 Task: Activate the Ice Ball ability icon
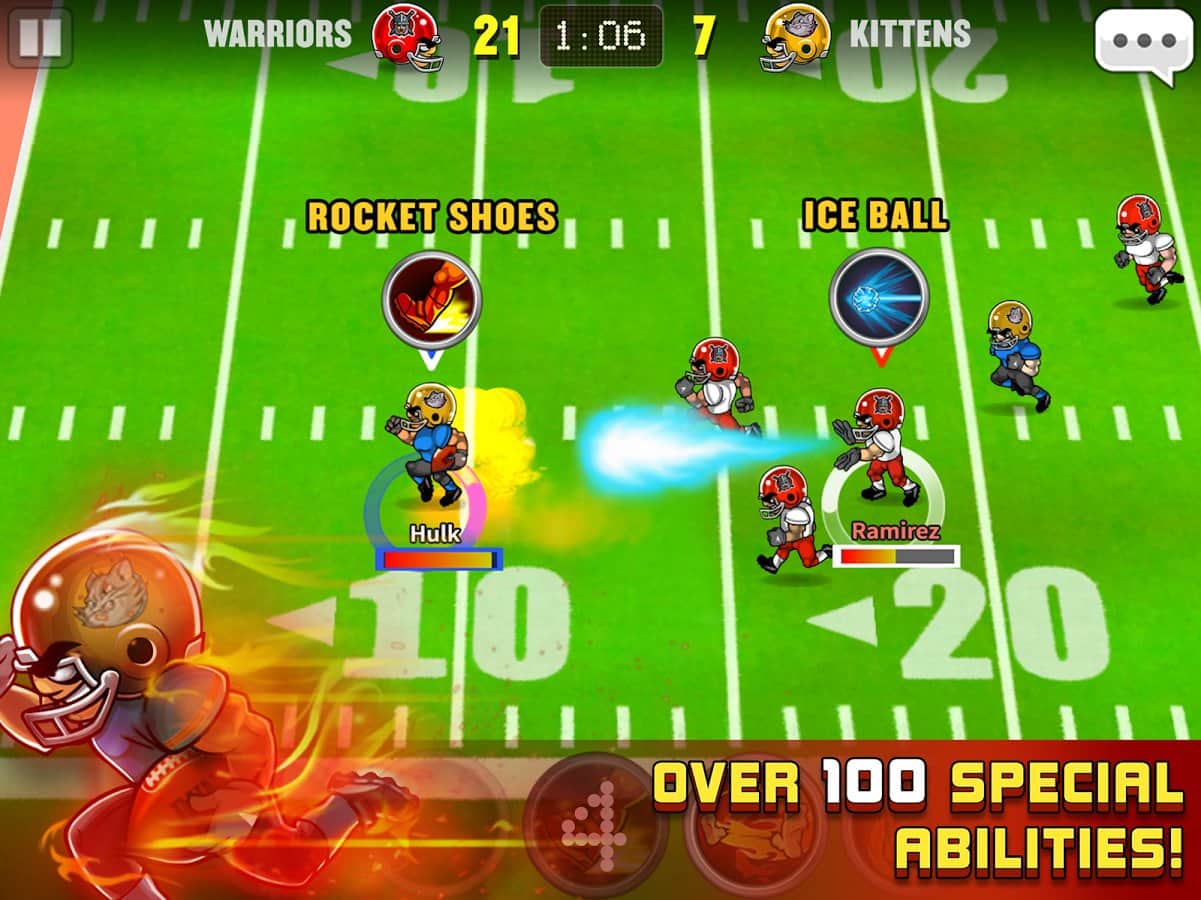pos(879,297)
